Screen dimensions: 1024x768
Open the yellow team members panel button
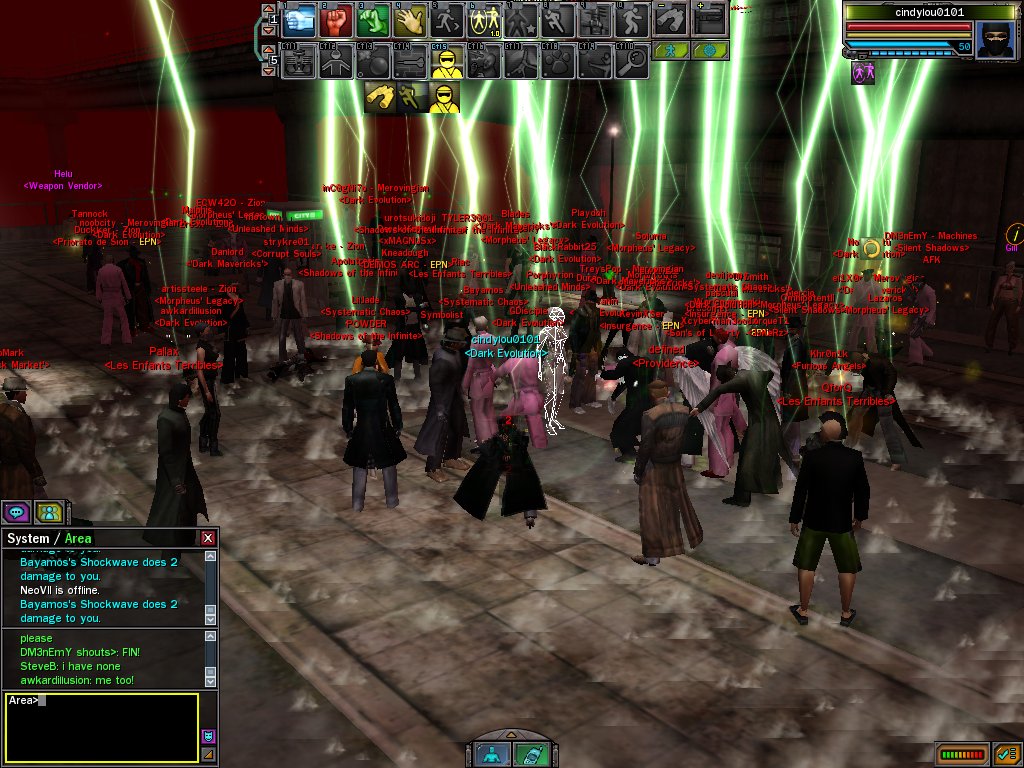[x=48, y=512]
